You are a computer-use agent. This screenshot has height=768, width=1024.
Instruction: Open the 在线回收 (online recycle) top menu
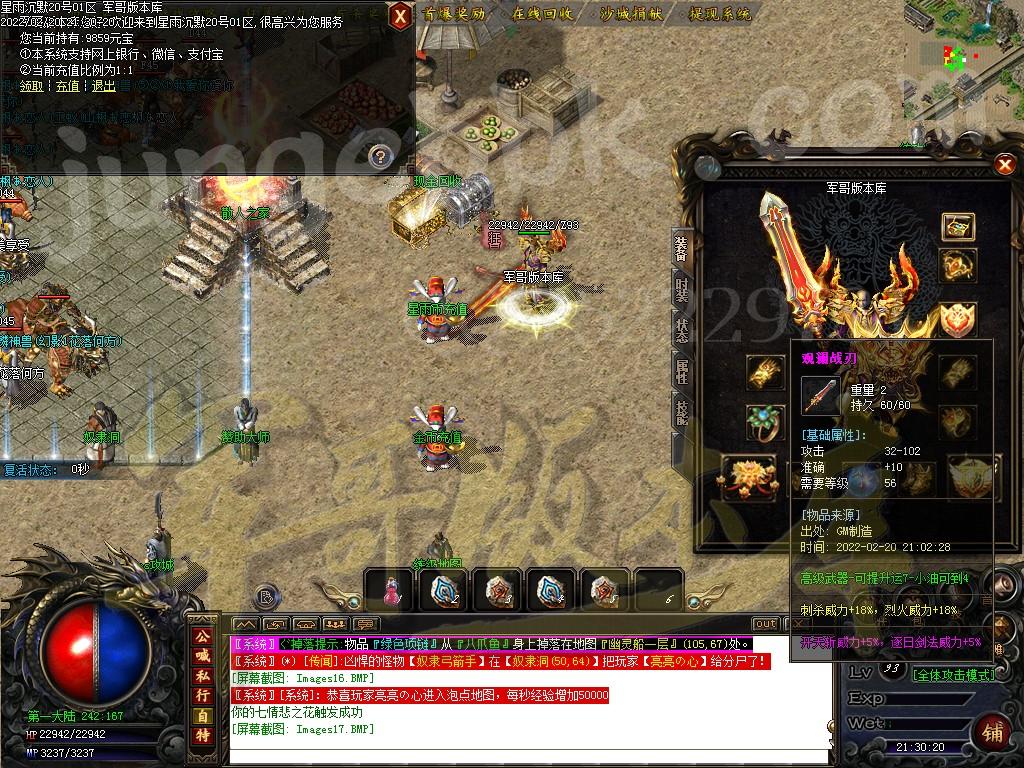(x=543, y=14)
